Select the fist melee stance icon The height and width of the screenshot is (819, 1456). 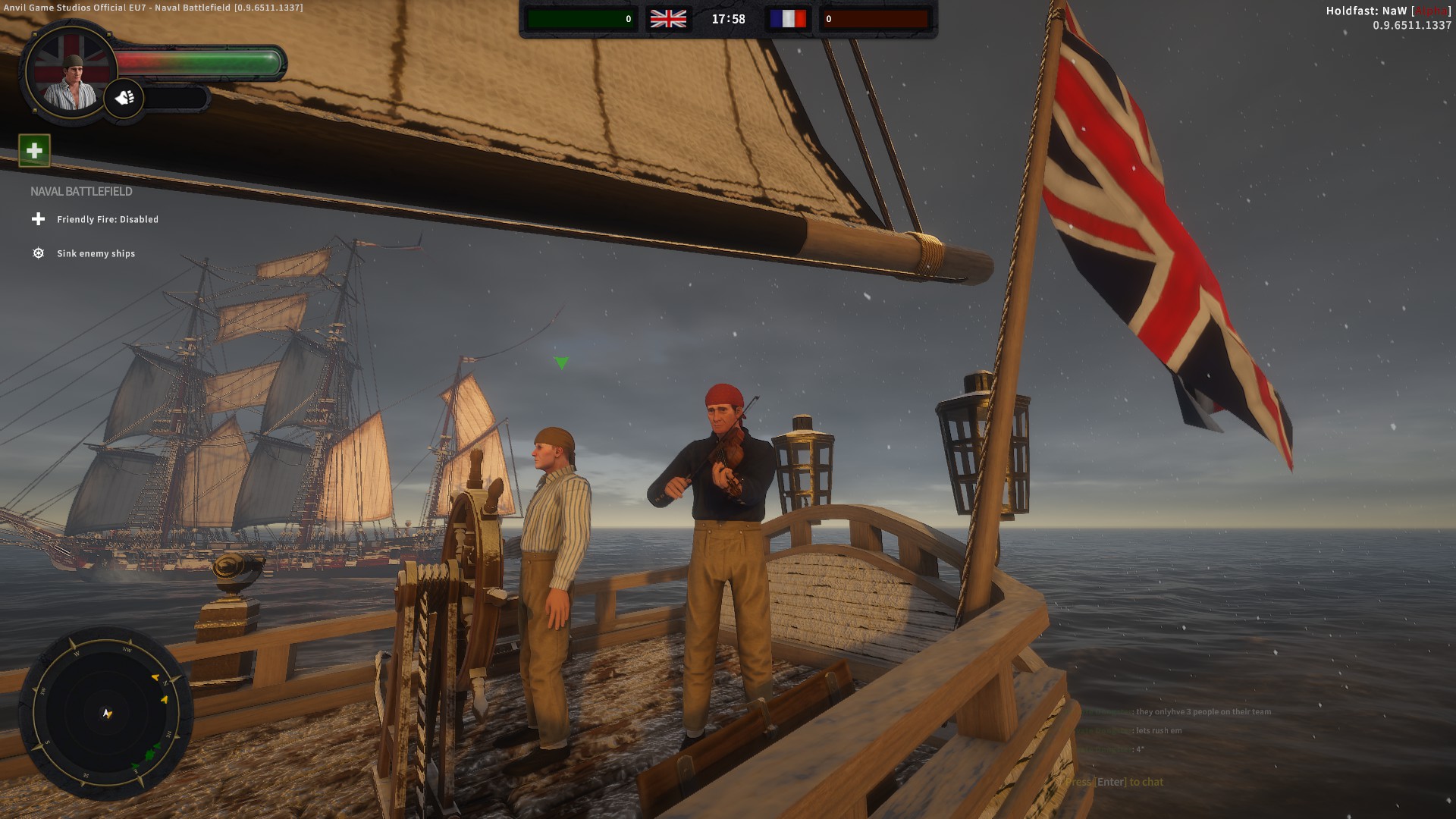tap(126, 97)
